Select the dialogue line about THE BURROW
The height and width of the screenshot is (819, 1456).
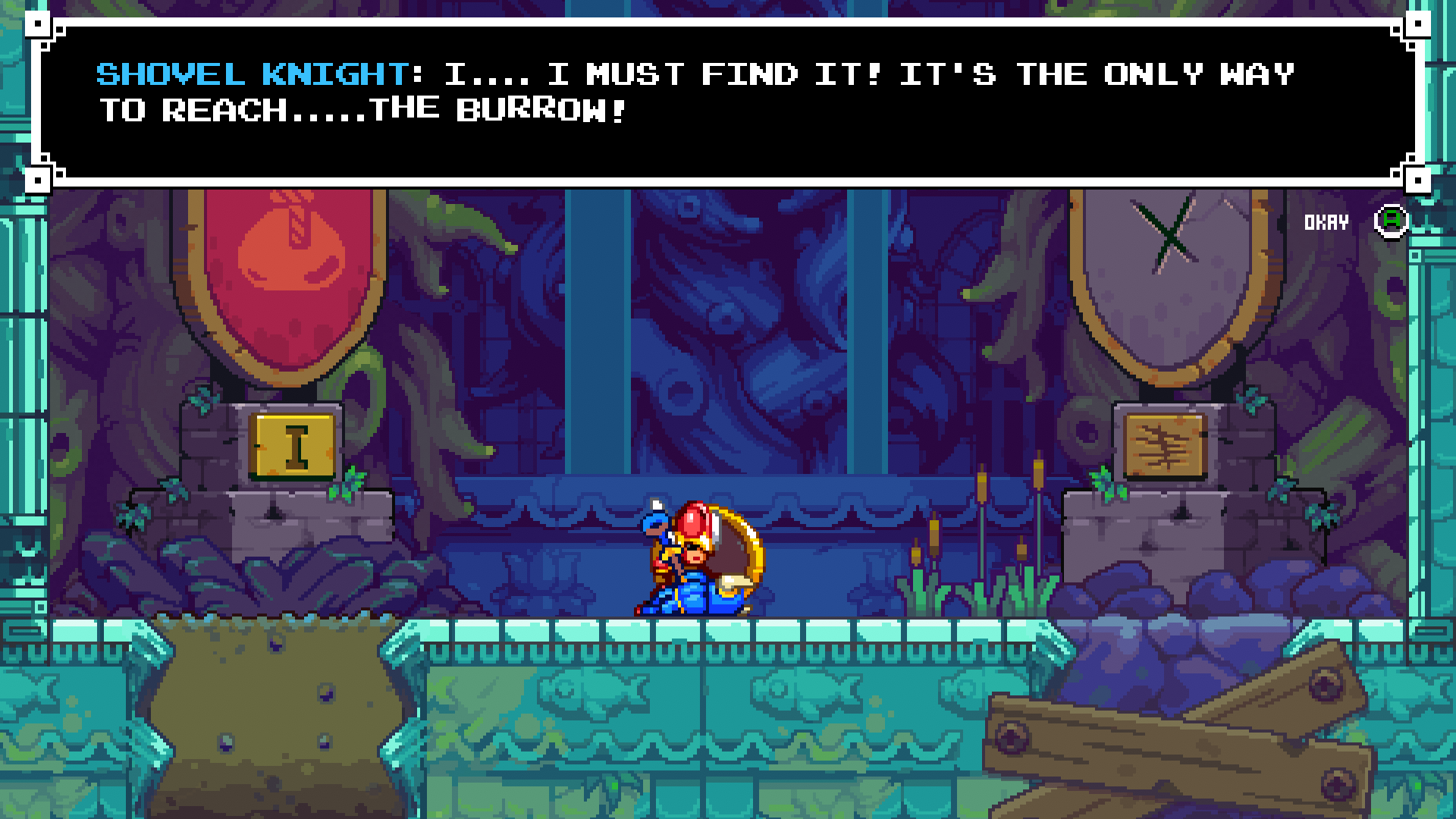[364, 110]
